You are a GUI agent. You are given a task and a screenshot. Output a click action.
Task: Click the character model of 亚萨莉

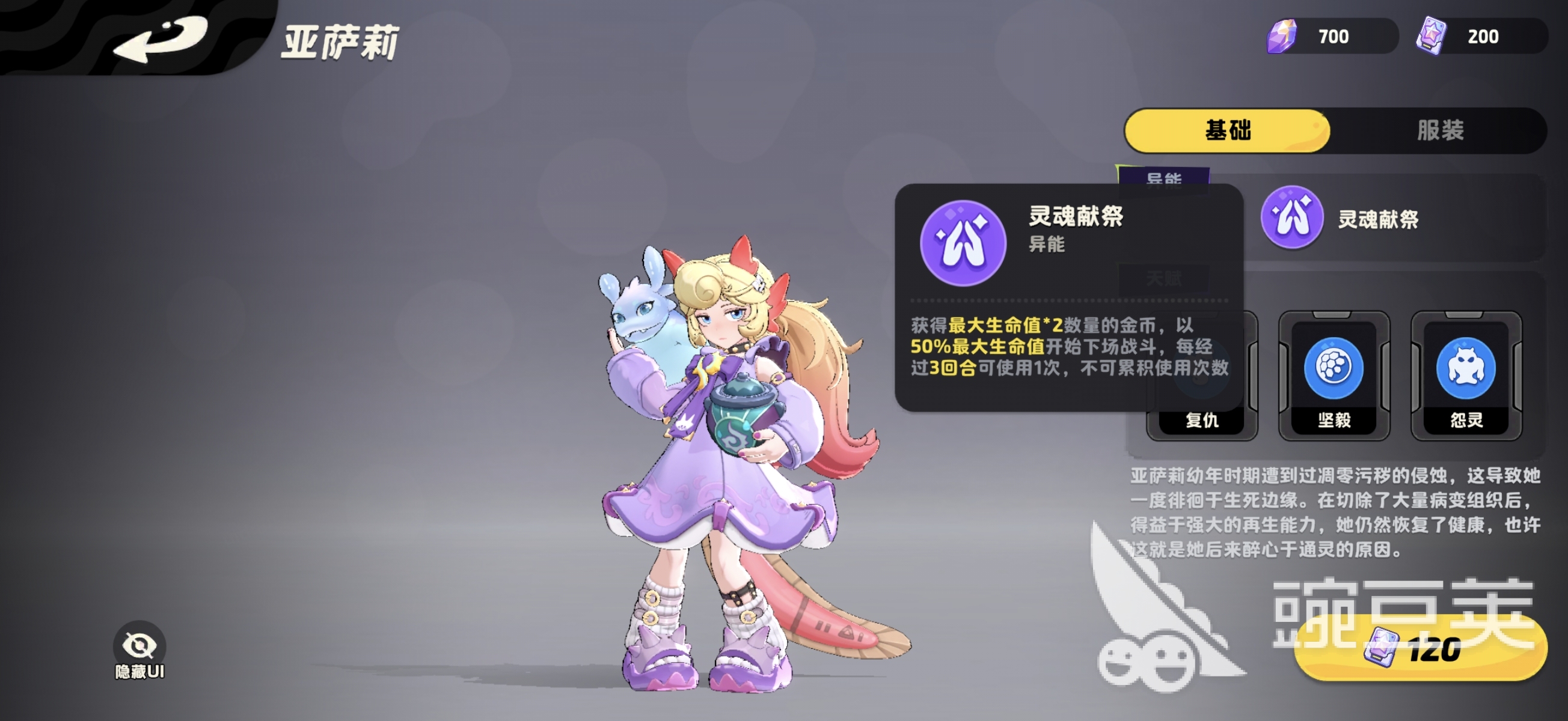point(718,456)
